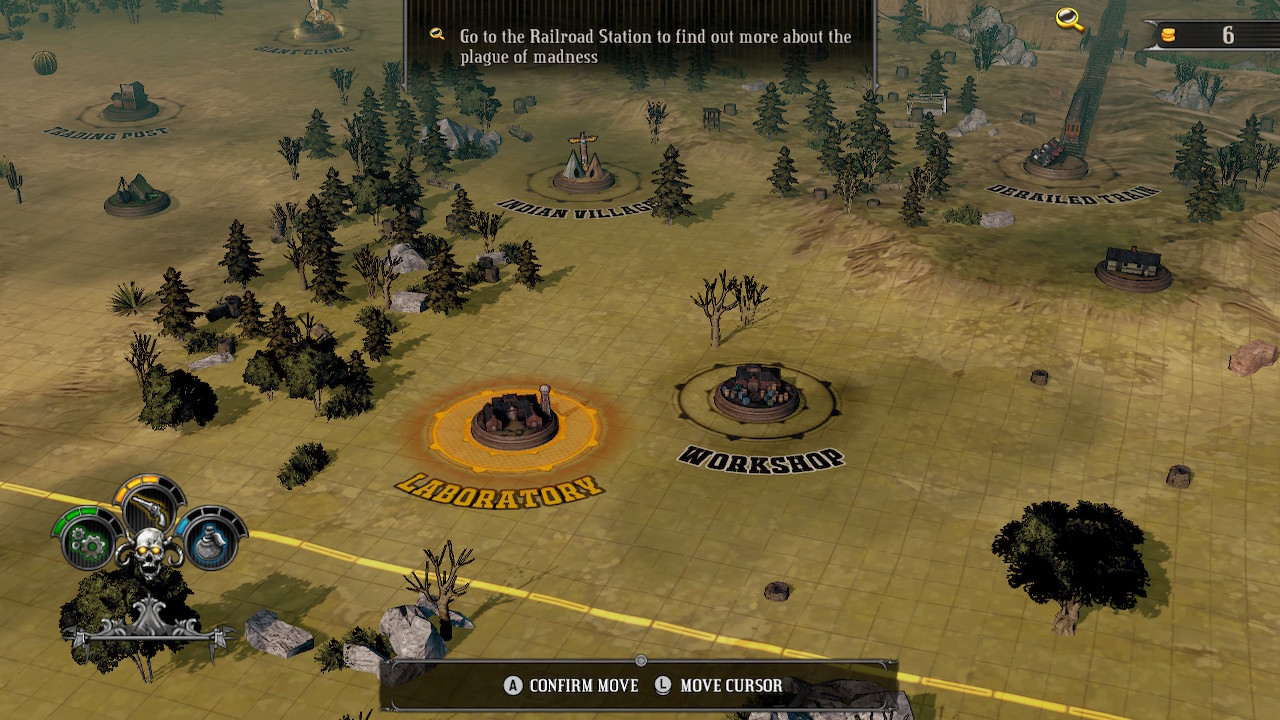
Task: Click the Giant Clock location
Action: tap(317, 22)
